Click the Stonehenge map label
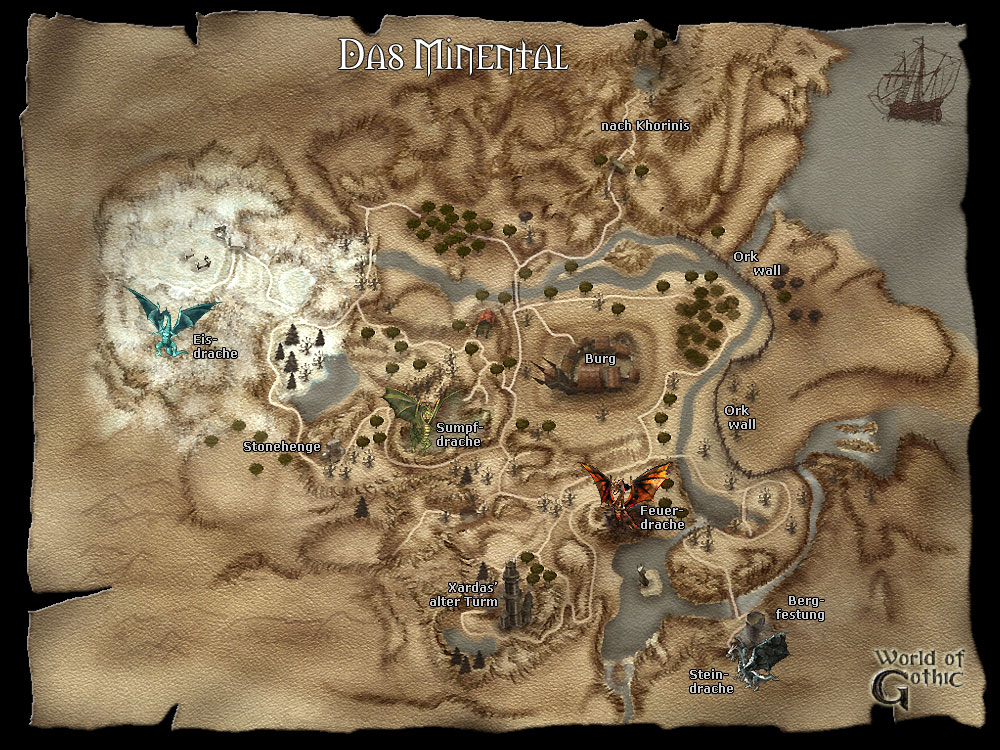Screen dimensions: 1000x750 pos(282,447)
